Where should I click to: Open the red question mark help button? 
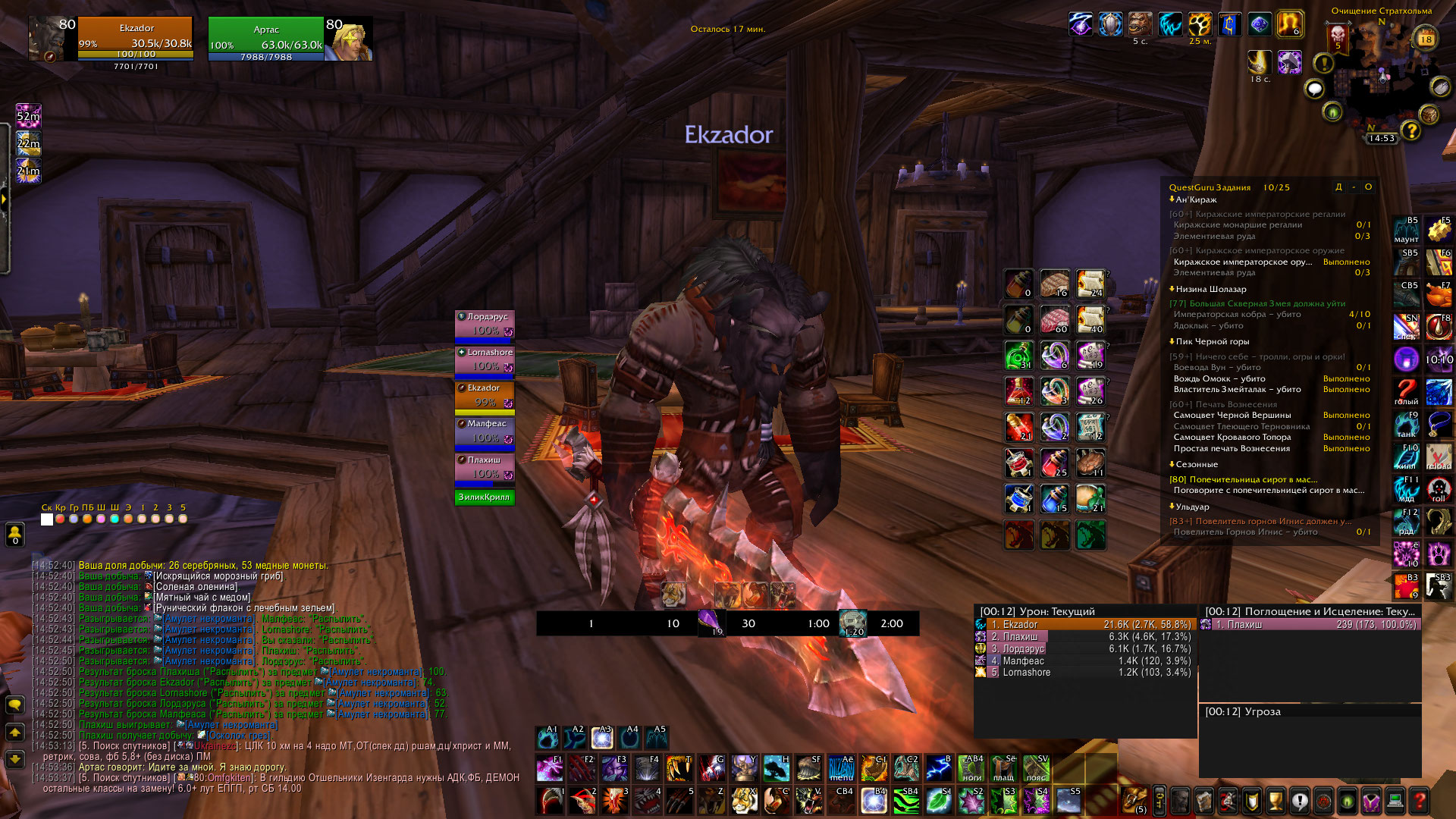1420,800
